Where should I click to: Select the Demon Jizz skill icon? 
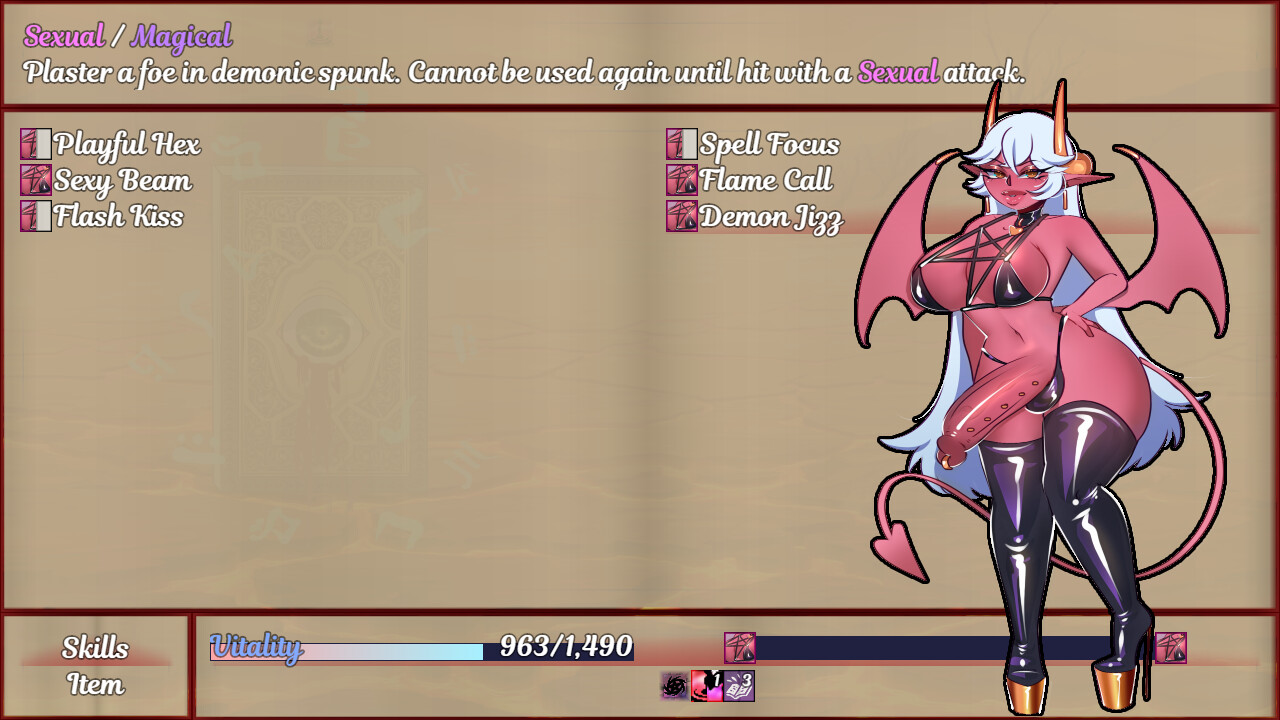tap(682, 216)
